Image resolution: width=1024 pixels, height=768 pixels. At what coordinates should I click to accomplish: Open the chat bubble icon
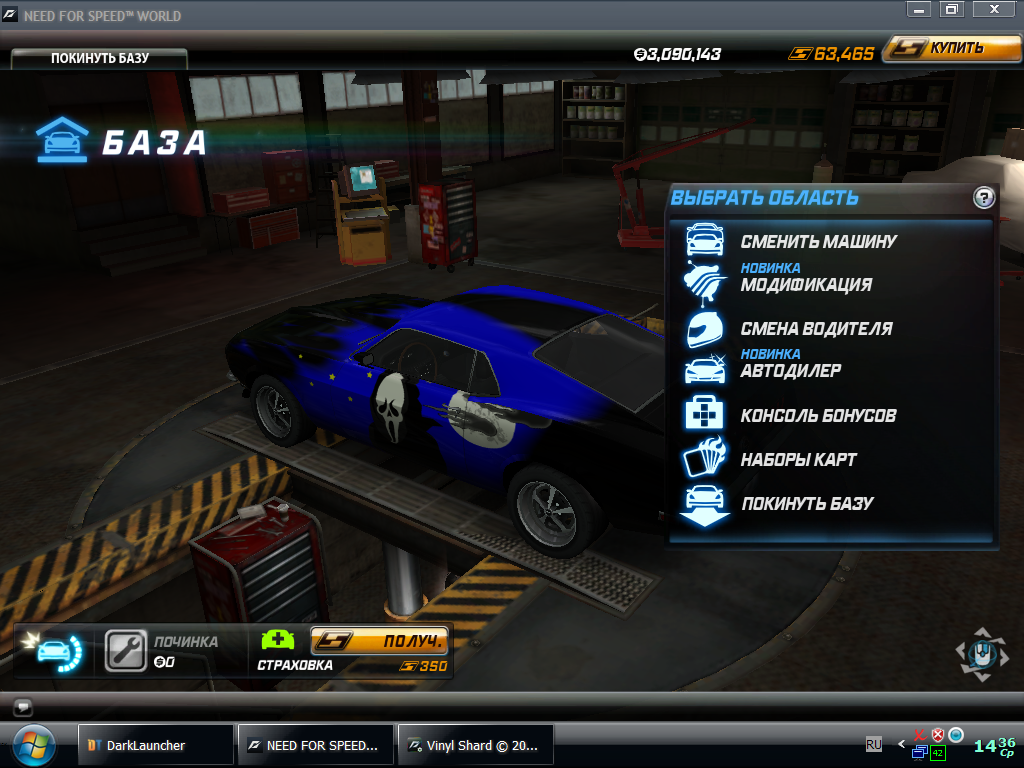[23, 706]
